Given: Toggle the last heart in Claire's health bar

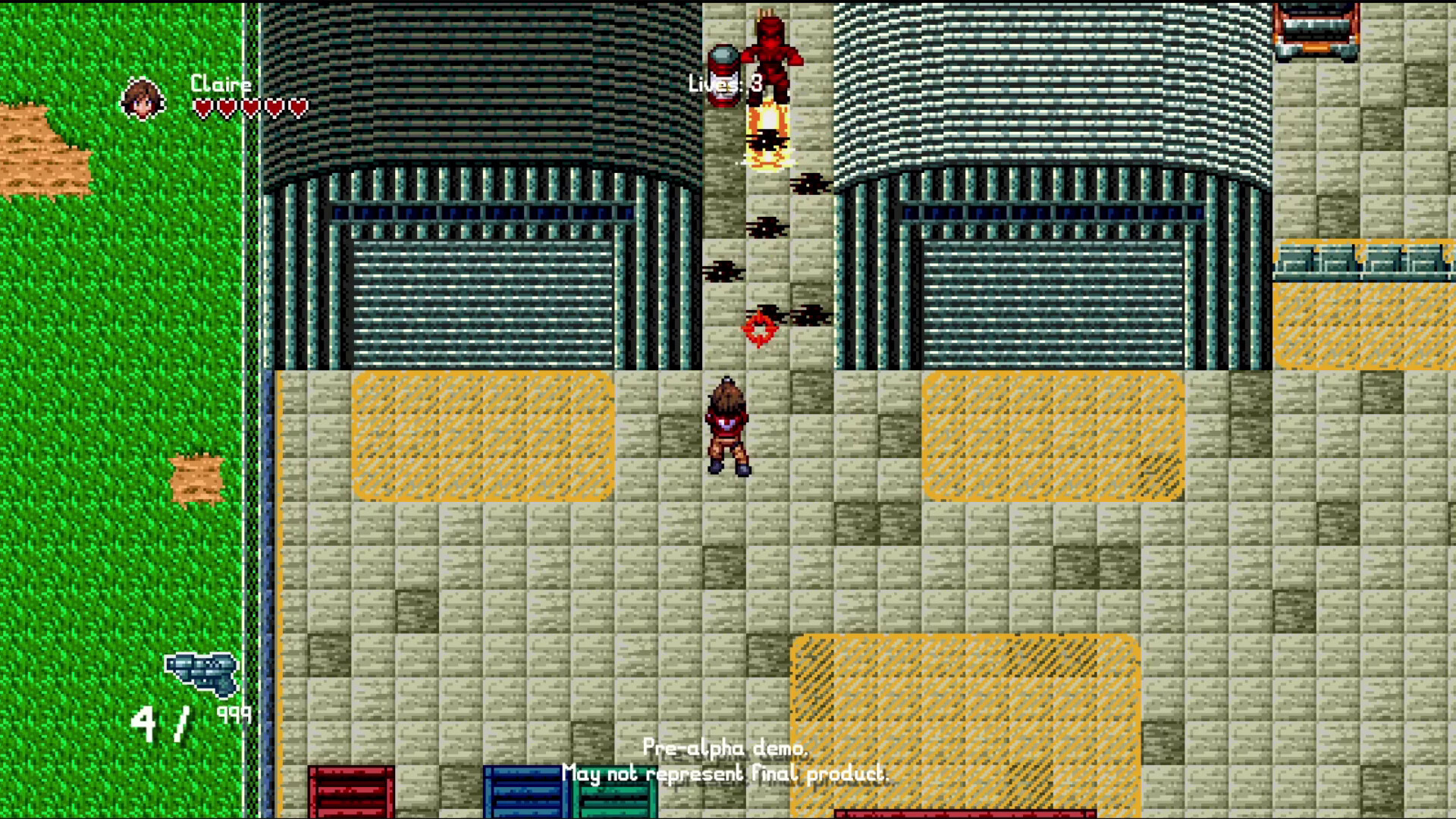Looking at the screenshot, I should pyautogui.click(x=299, y=107).
